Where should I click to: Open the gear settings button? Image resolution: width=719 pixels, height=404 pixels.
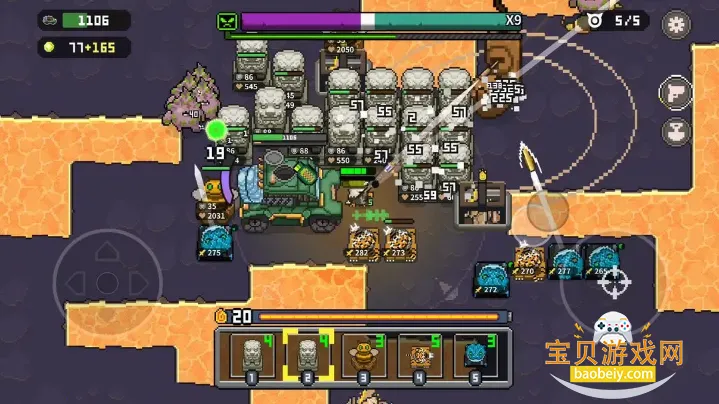point(677,23)
